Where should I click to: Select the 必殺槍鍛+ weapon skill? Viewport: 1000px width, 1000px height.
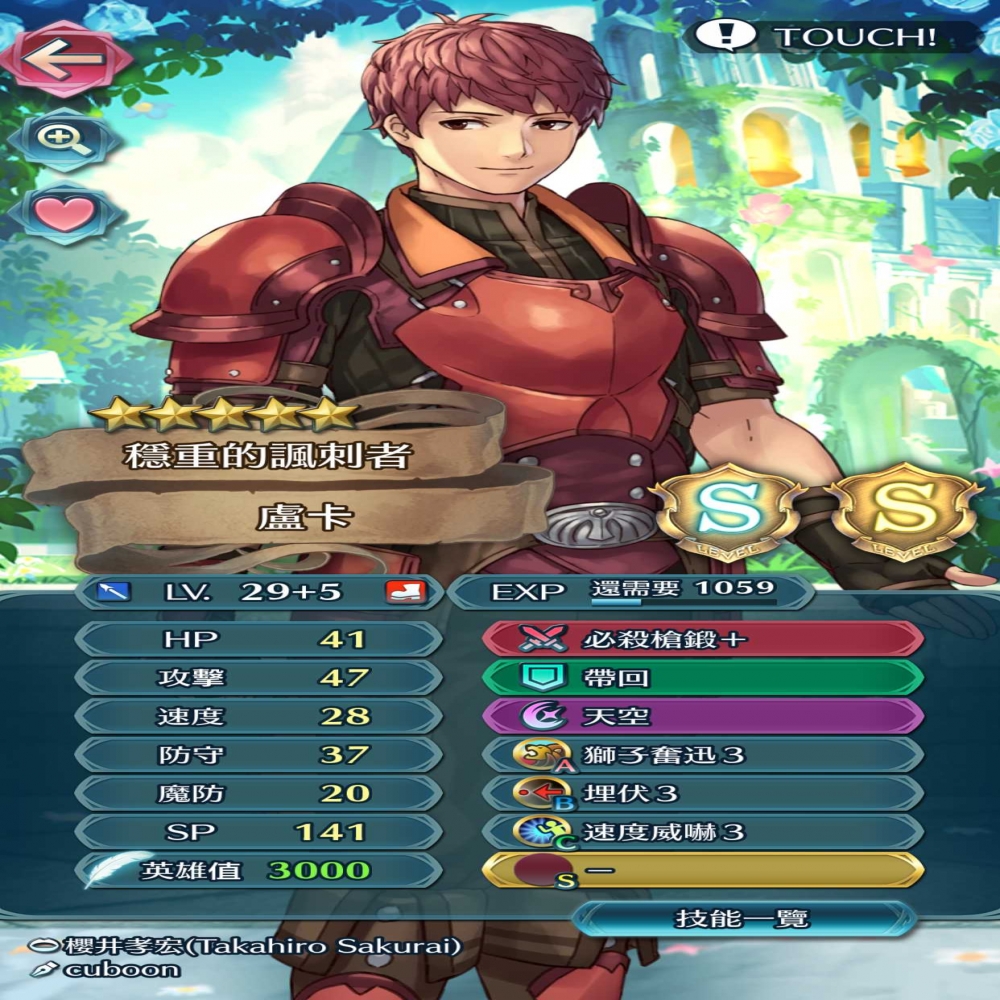[x=702, y=639]
